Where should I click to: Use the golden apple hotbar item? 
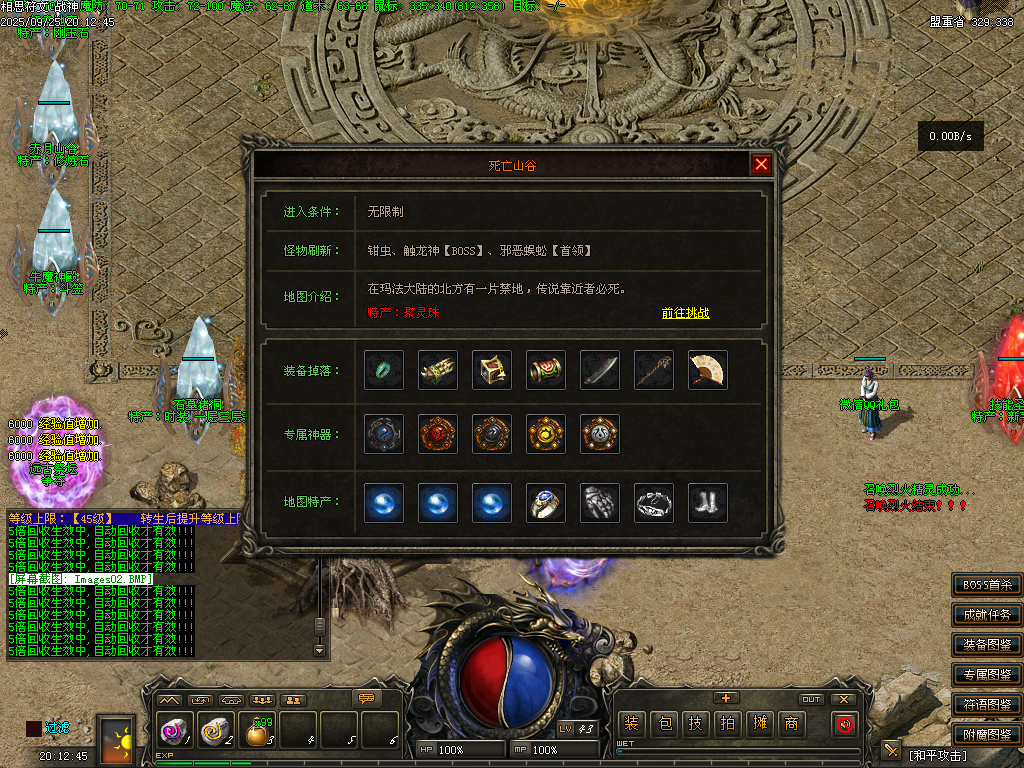pos(258,734)
